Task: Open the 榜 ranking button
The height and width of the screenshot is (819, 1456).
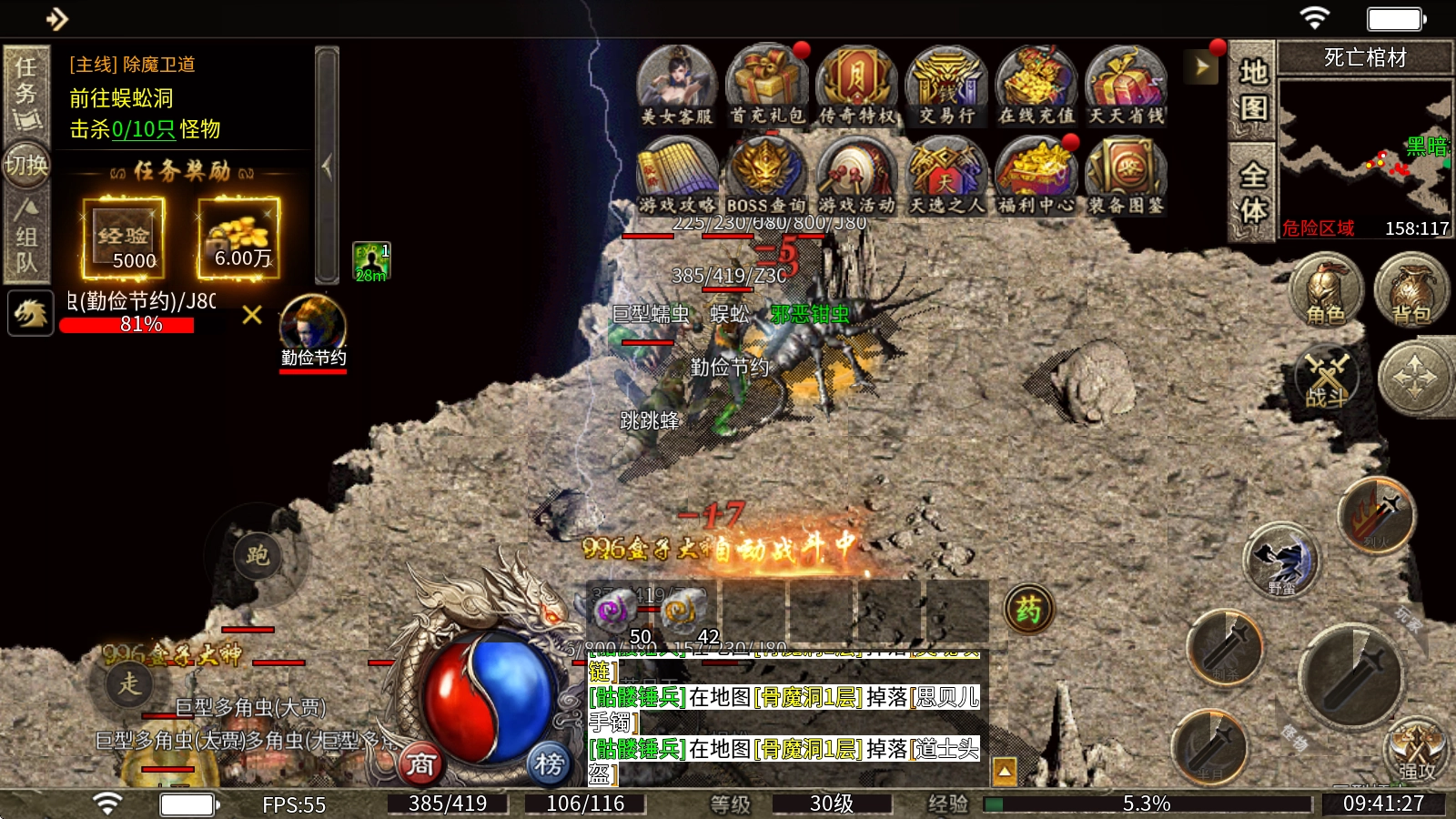Action: coord(549,763)
